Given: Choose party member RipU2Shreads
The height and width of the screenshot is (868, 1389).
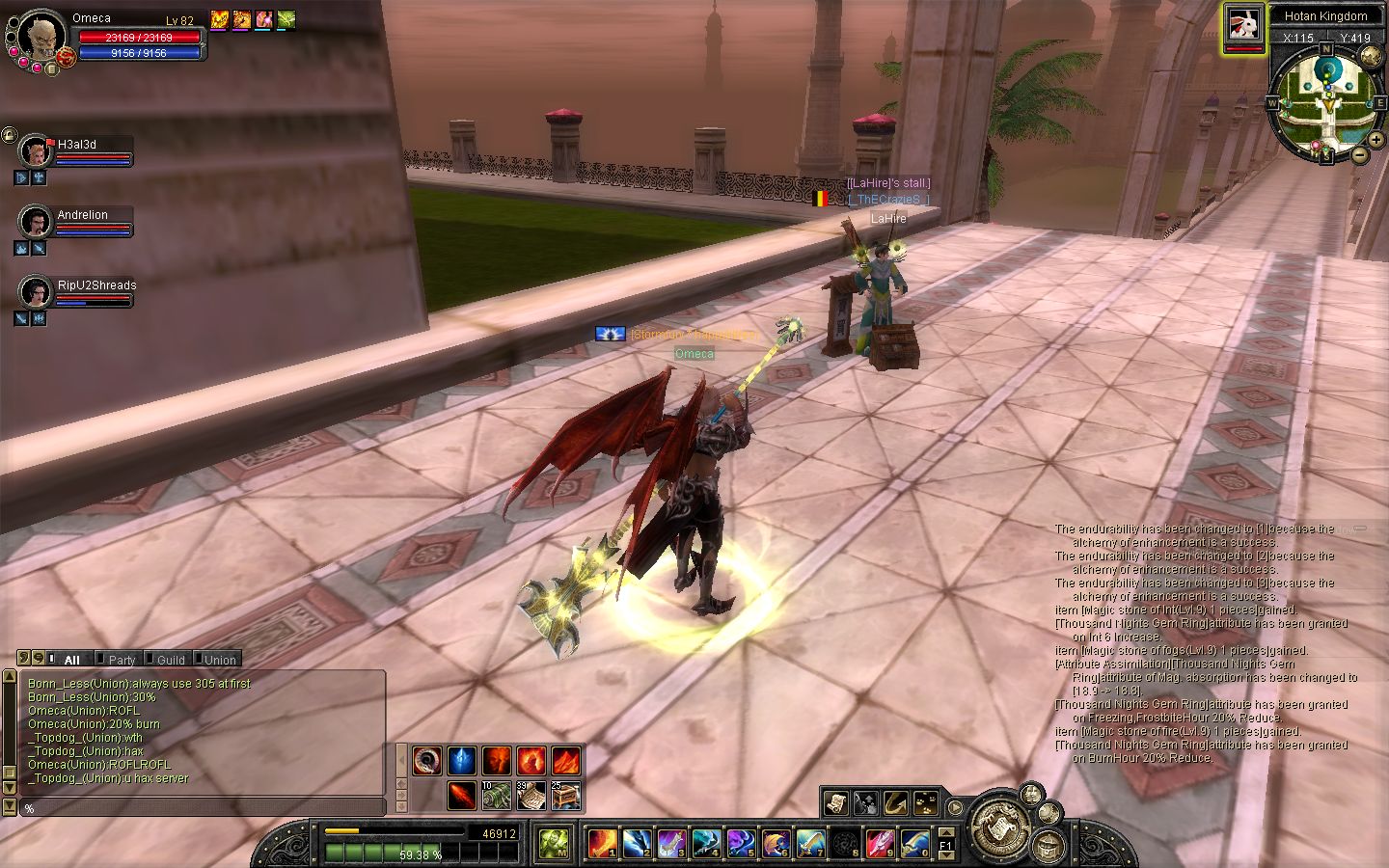Looking at the screenshot, I should pyautogui.click(x=36, y=292).
